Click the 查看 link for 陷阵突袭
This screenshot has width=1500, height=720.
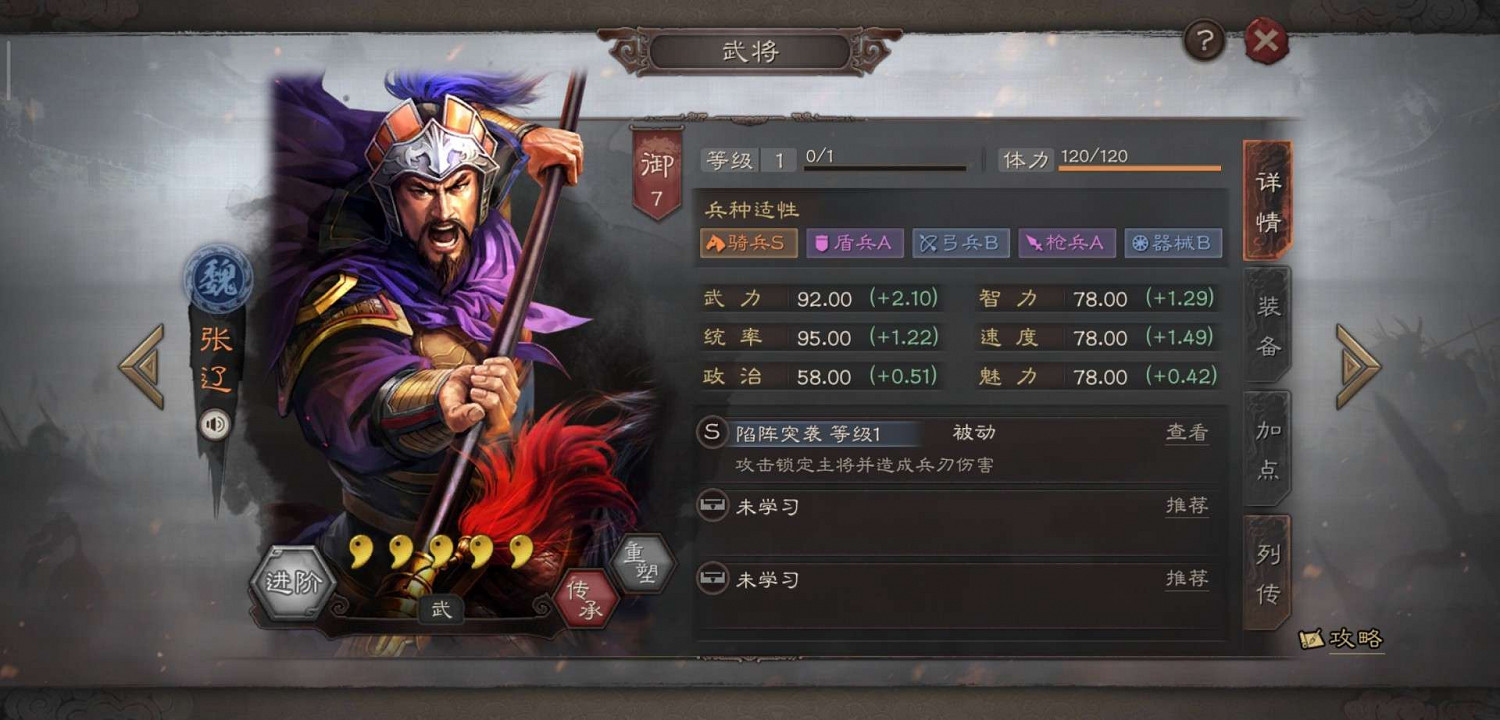click(x=1186, y=432)
